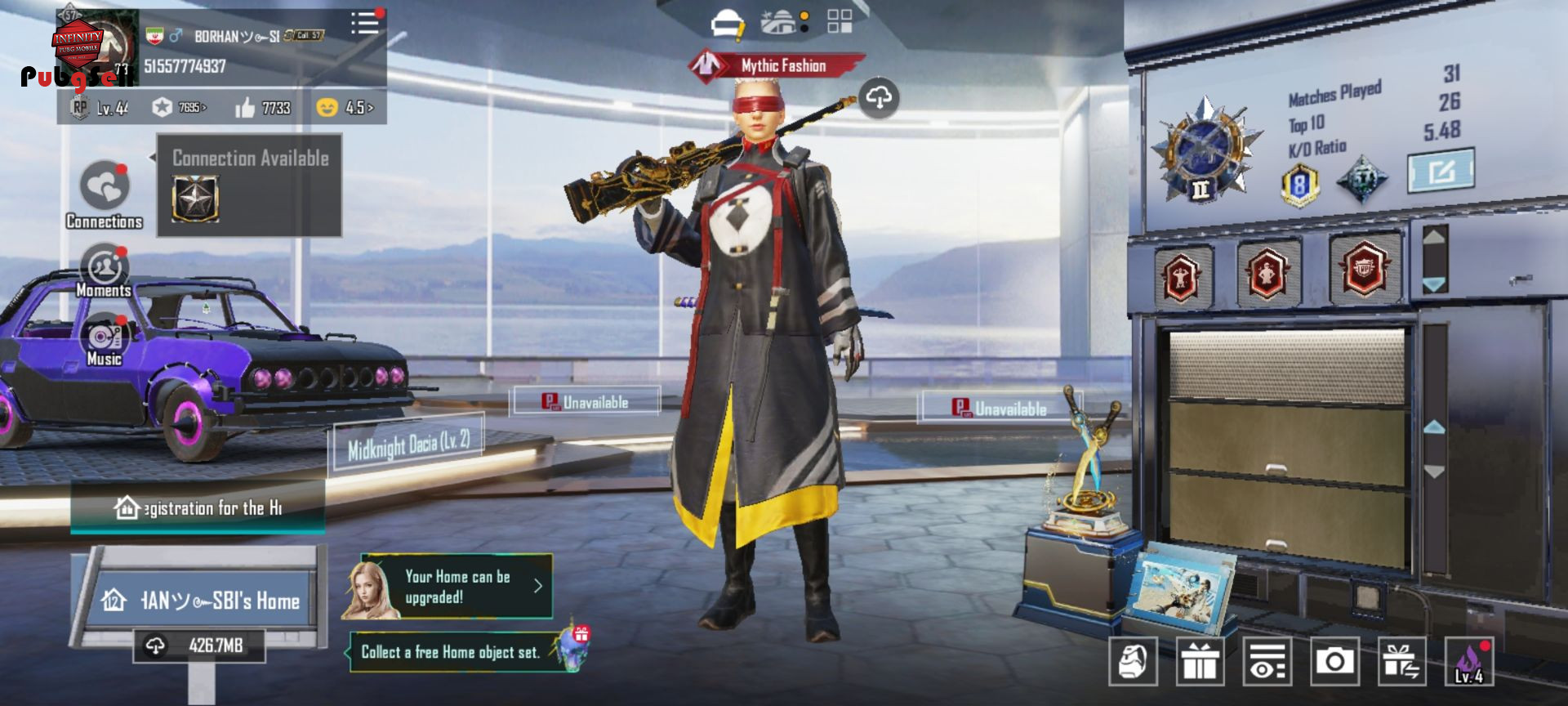The width and height of the screenshot is (1568, 706).
Task: Take a photo with the camera icon
Action: [x=1334, y=660]
